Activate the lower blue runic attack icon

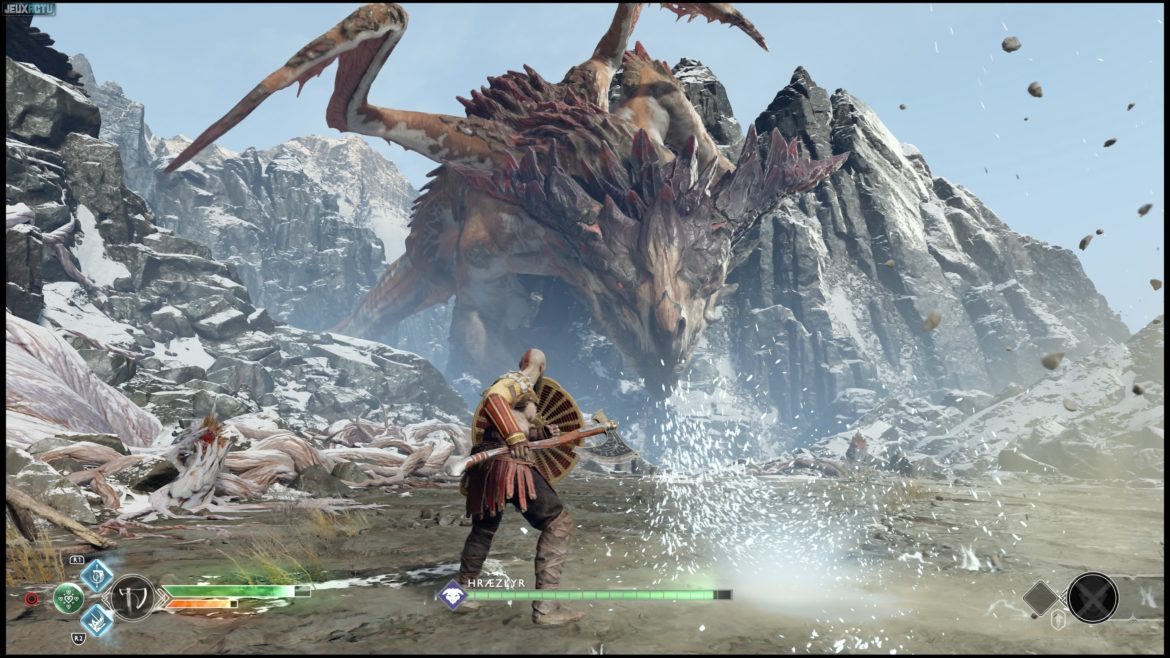point(97,619)
